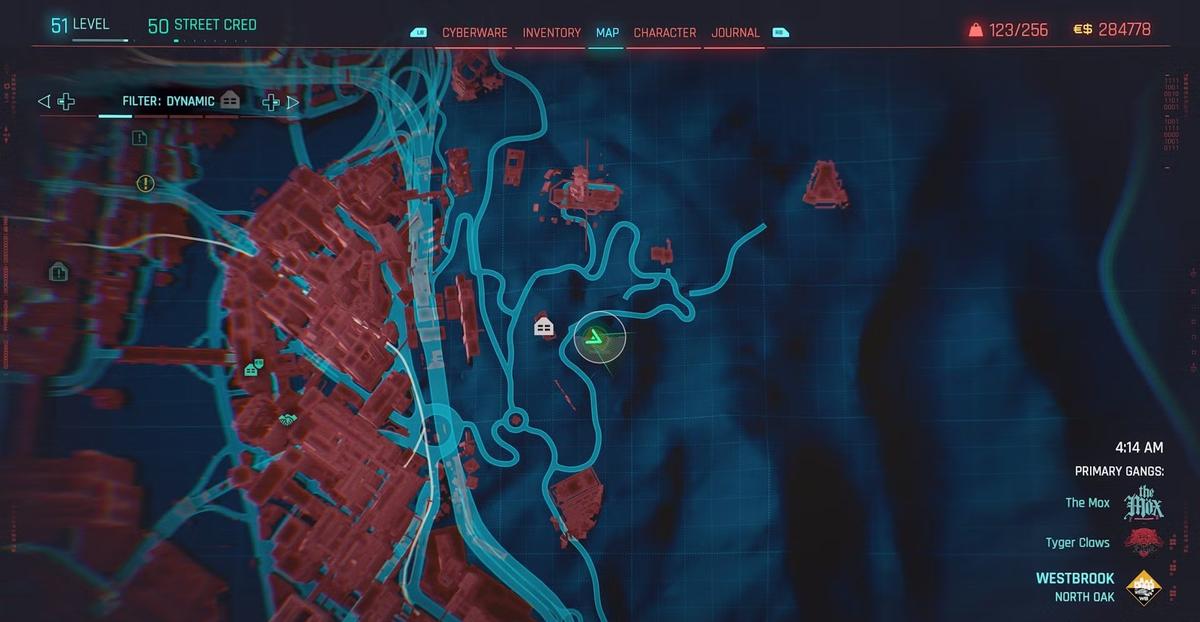Cycle map filter to the previous option
Viewport: 1200px width, 622px height.
pyautogui.click(x=44, y=101)
